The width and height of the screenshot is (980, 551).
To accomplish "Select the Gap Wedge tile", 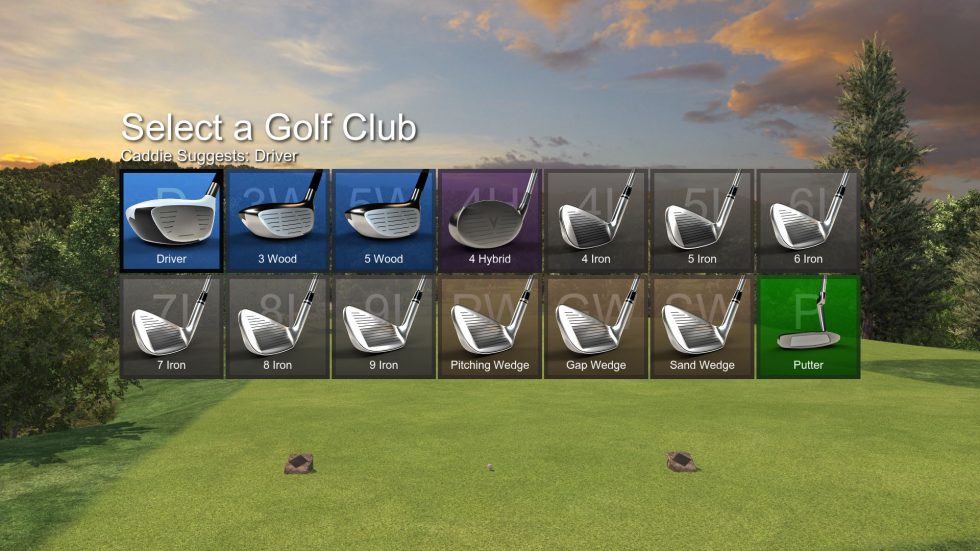I will click(x=595, y=327).
